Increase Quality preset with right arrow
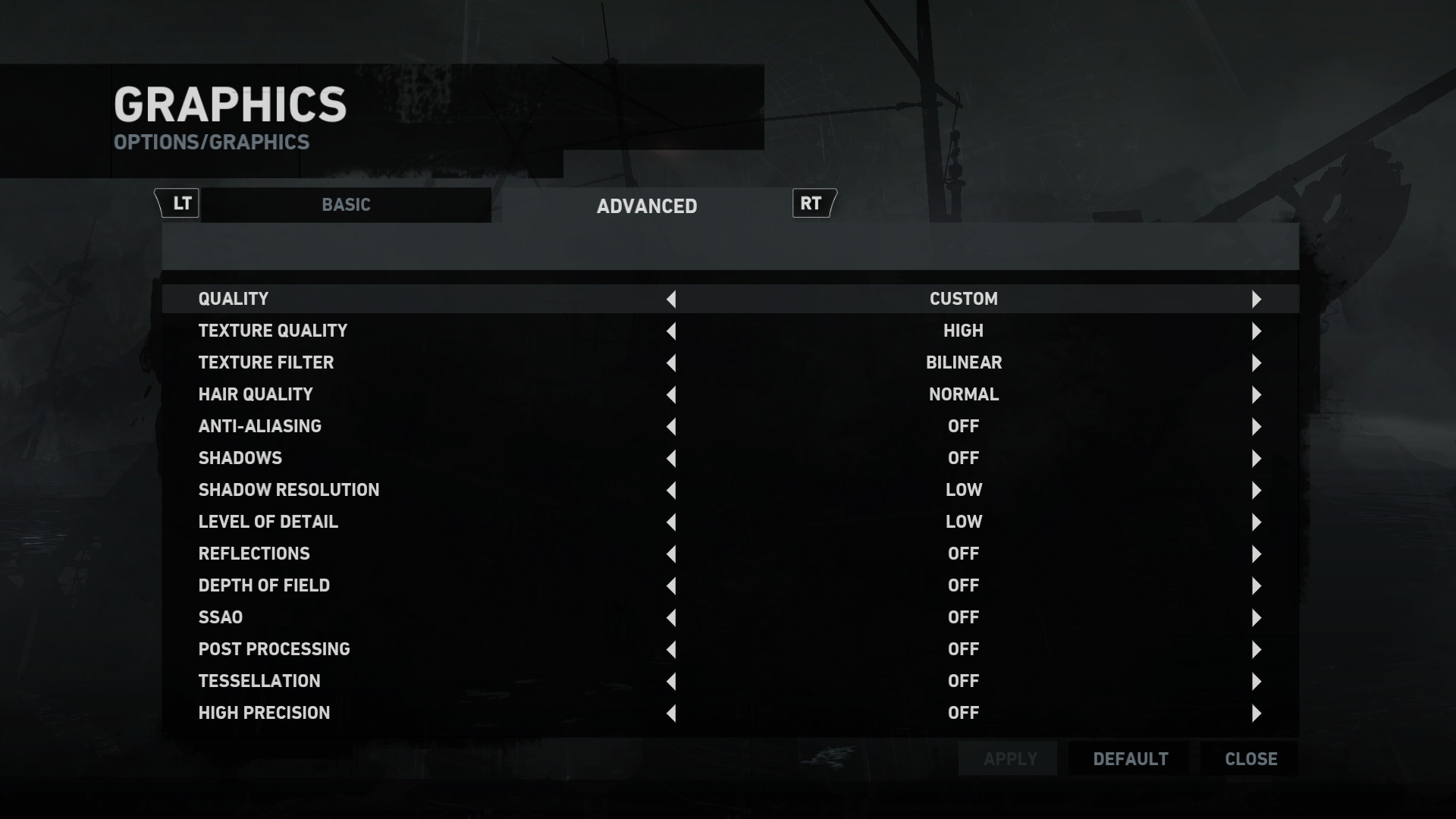 [1257, 300]
